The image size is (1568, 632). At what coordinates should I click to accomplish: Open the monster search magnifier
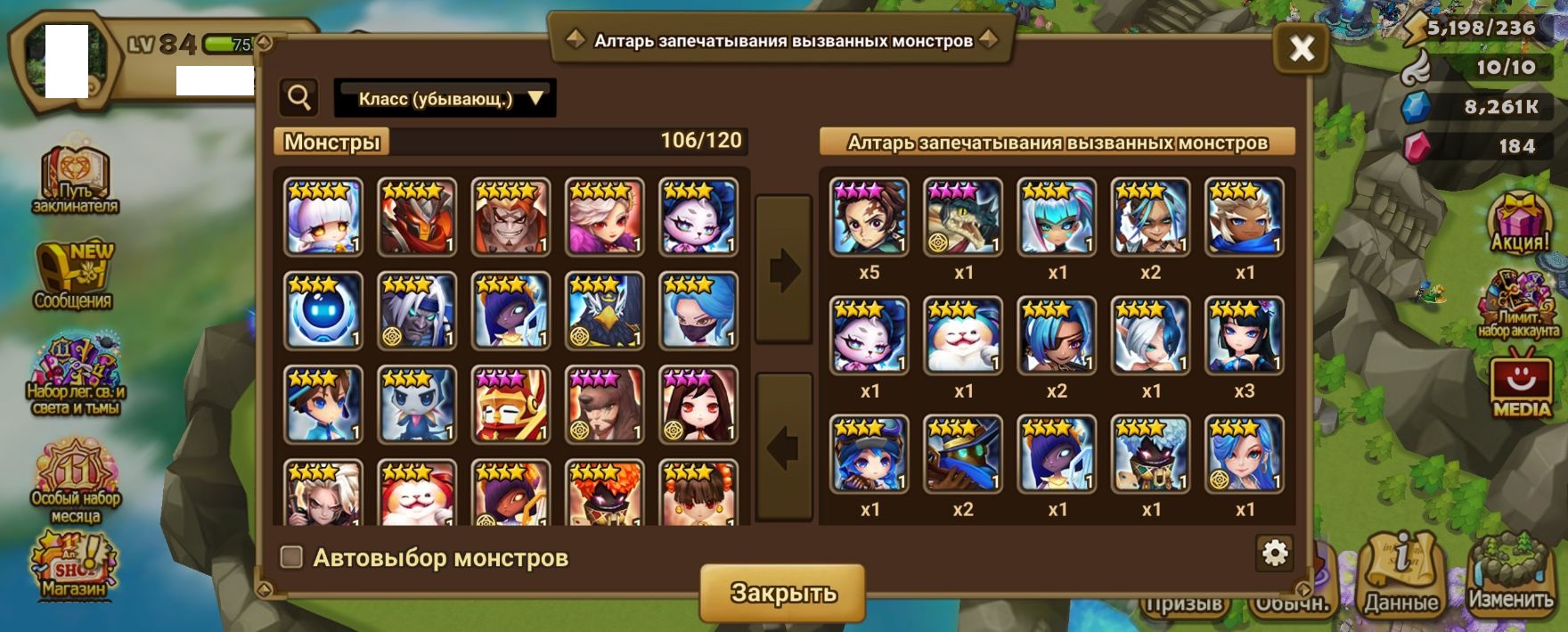pos(299,97)
